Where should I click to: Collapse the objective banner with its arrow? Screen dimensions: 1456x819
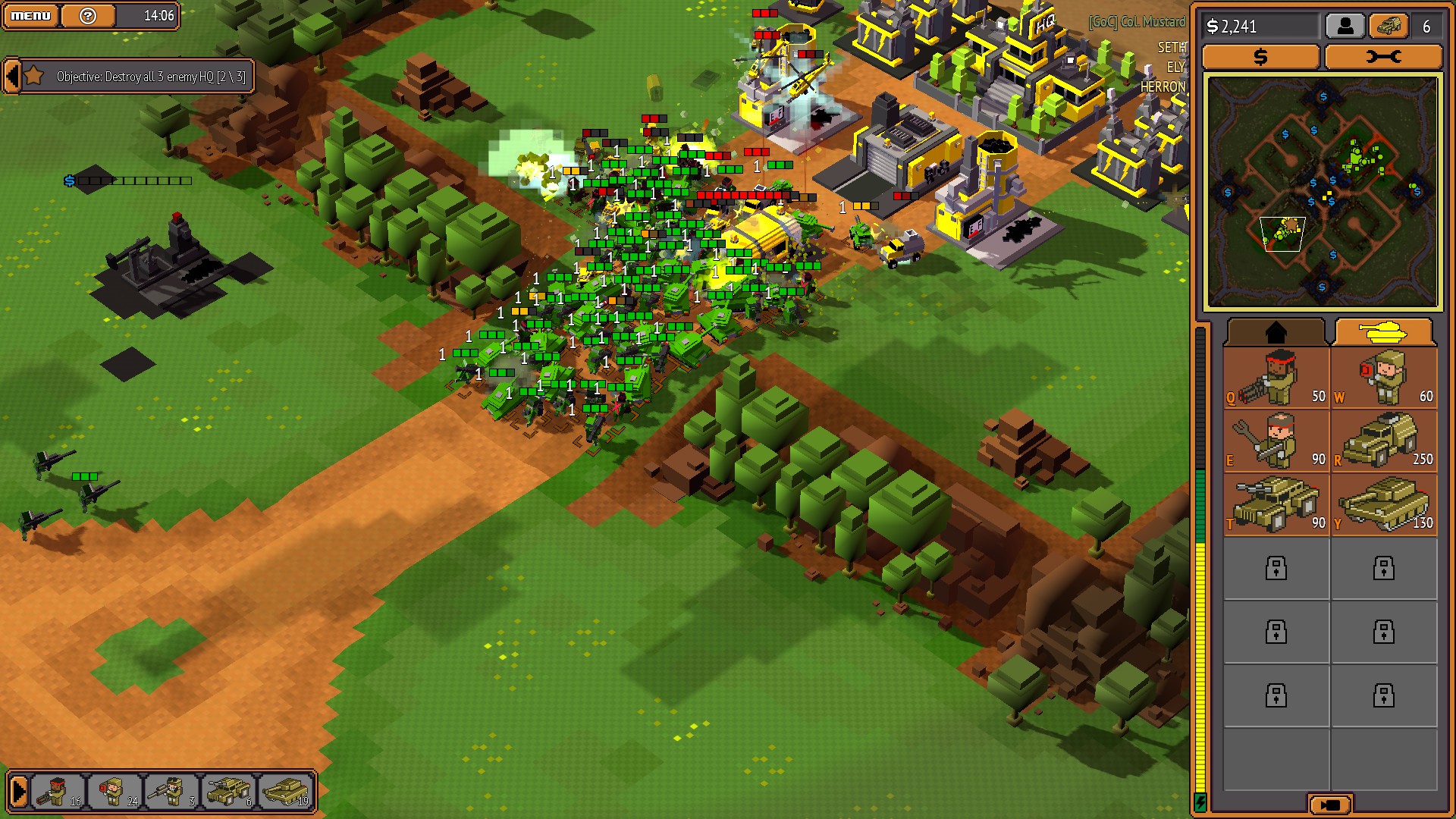pos(11,76)
